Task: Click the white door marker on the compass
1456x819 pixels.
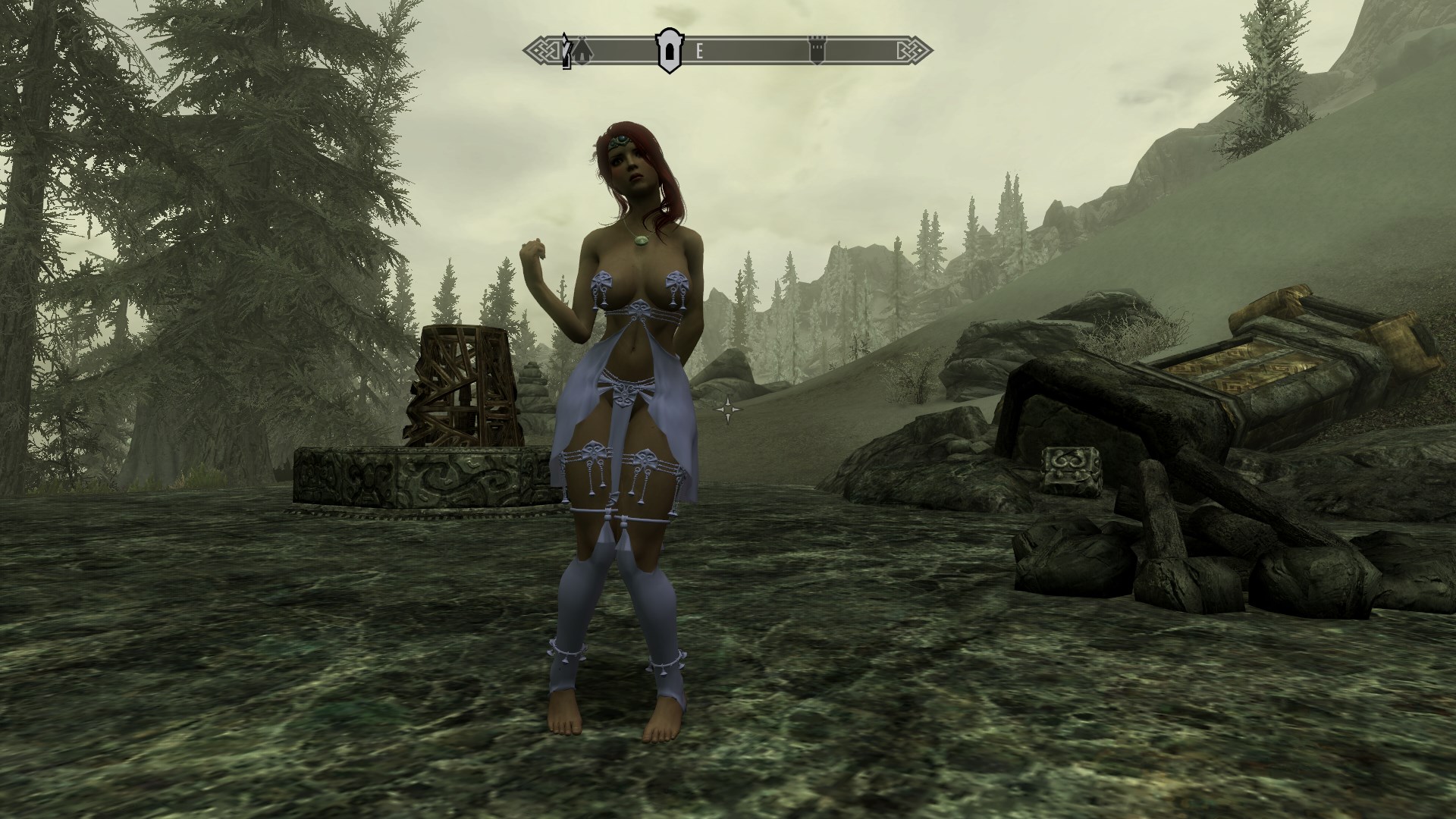Action: point(668,52)
